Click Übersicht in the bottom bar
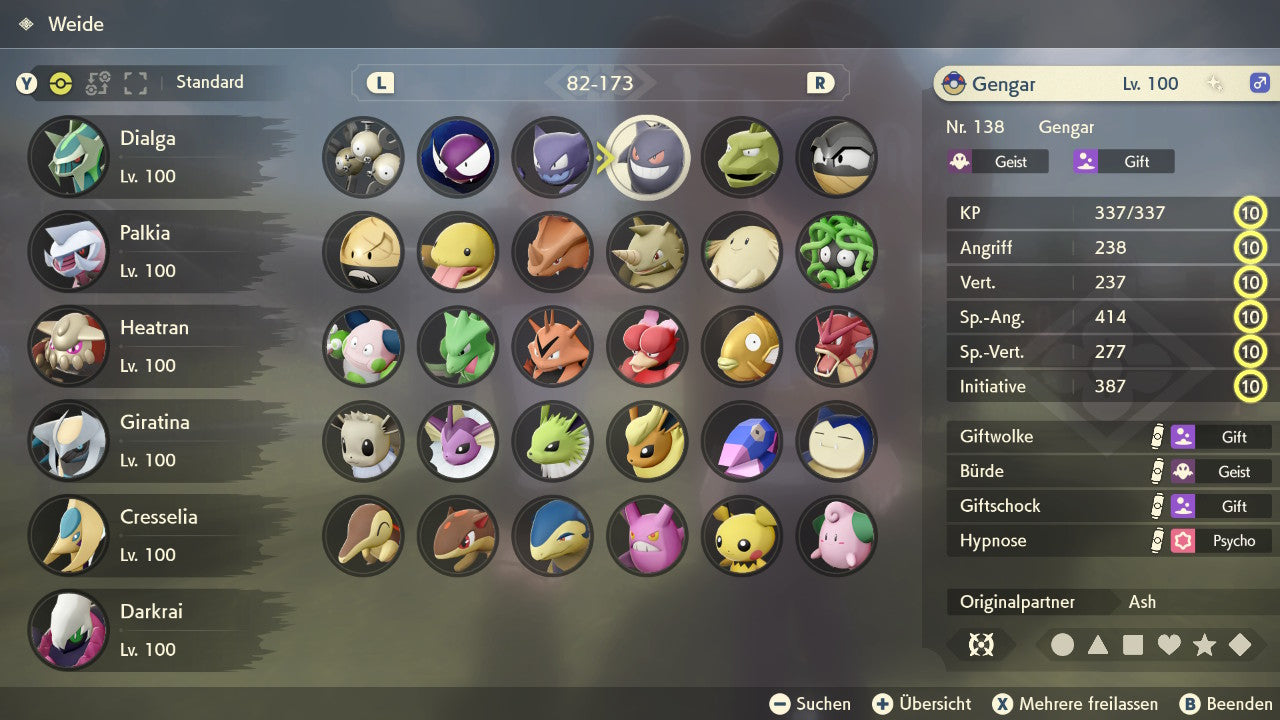This screenshot has height=720, width=1280. [921, 703]
